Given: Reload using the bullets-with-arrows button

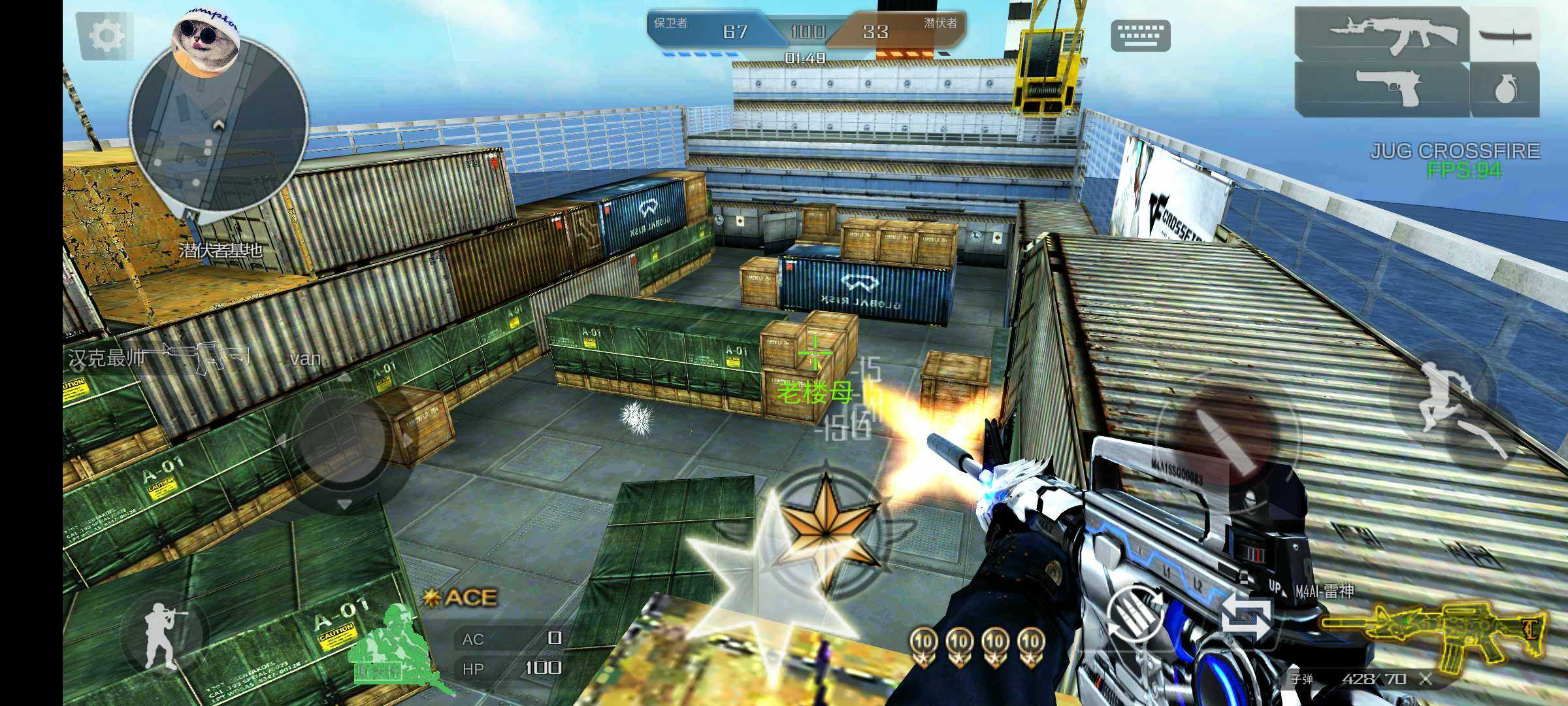Looking at the screenshot, I should (1135, 613).
